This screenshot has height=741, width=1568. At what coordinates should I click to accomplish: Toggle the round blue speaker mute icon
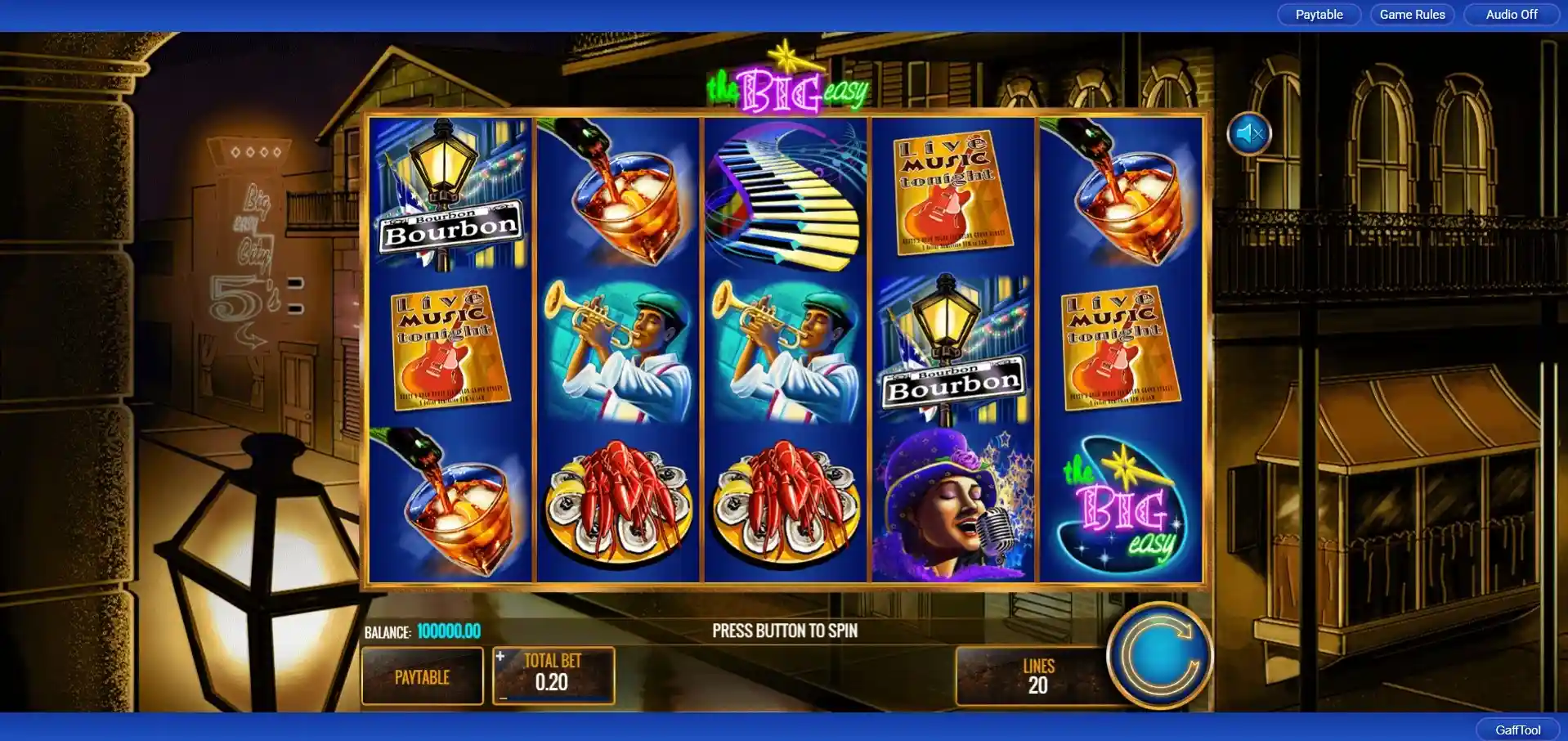[1249, 133]
